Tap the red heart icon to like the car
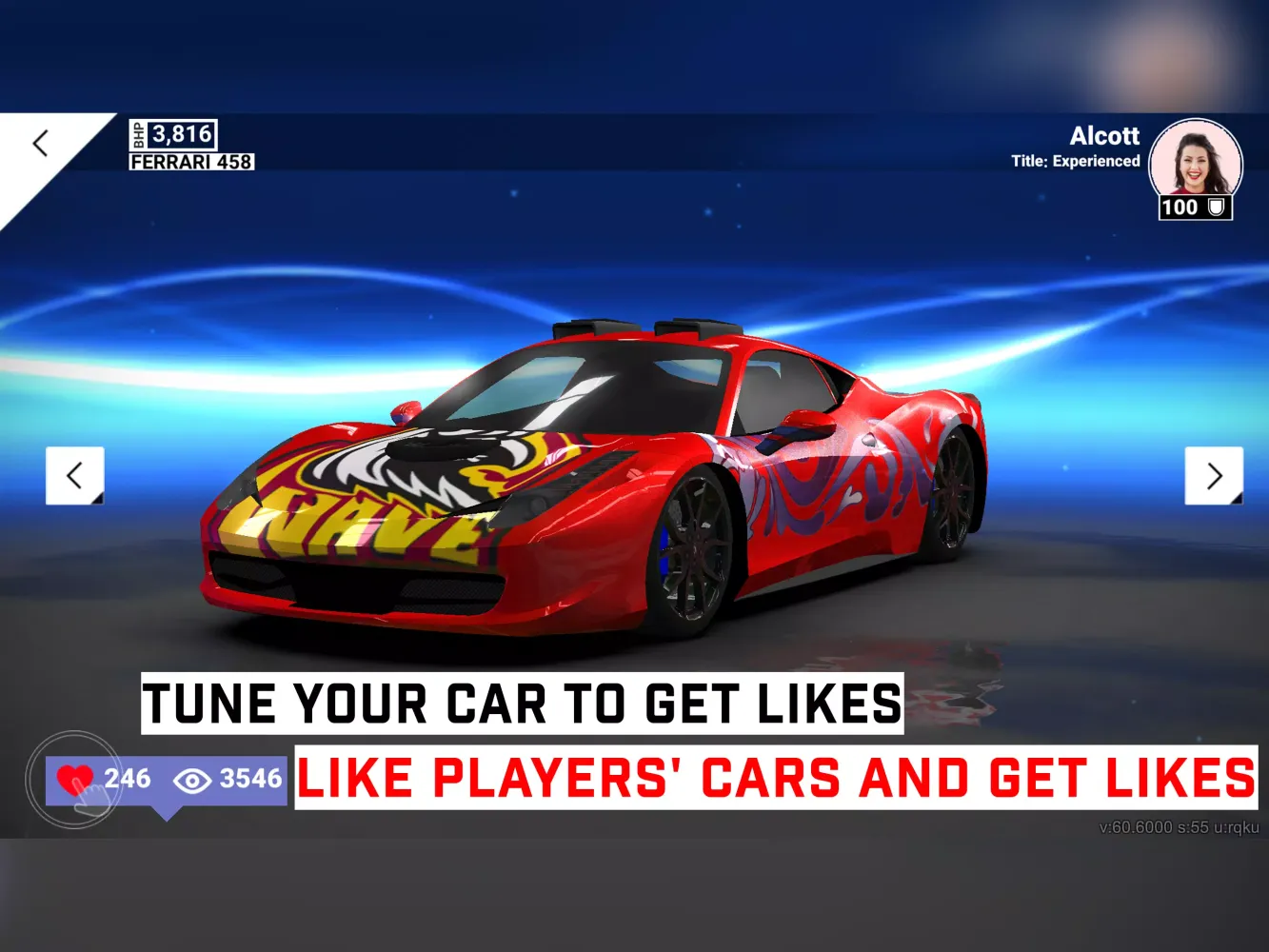This screenshot has height=952, width=1269. [x=76, y=779]
